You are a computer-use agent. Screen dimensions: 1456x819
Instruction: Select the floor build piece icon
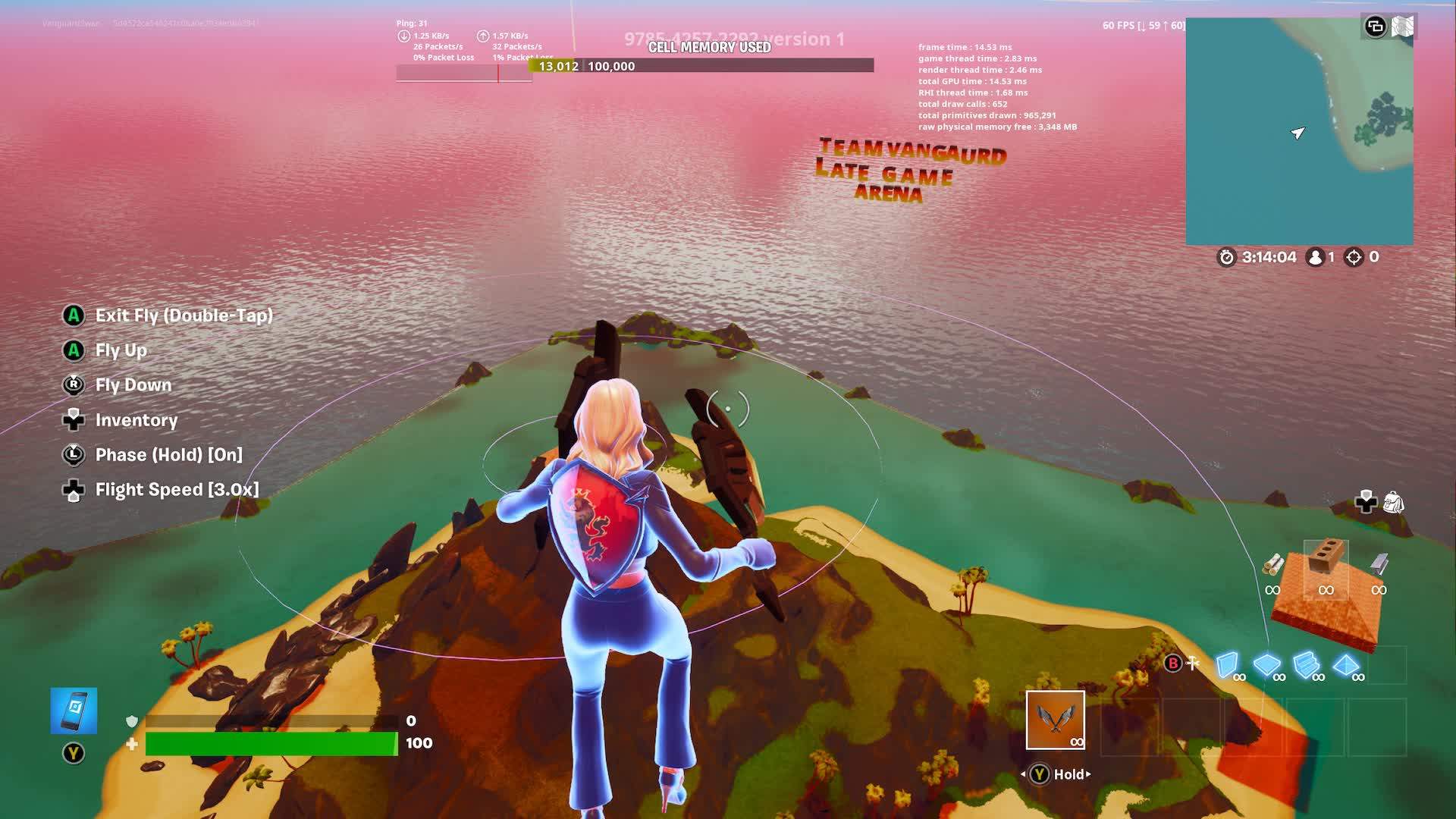pos(1266,663)
